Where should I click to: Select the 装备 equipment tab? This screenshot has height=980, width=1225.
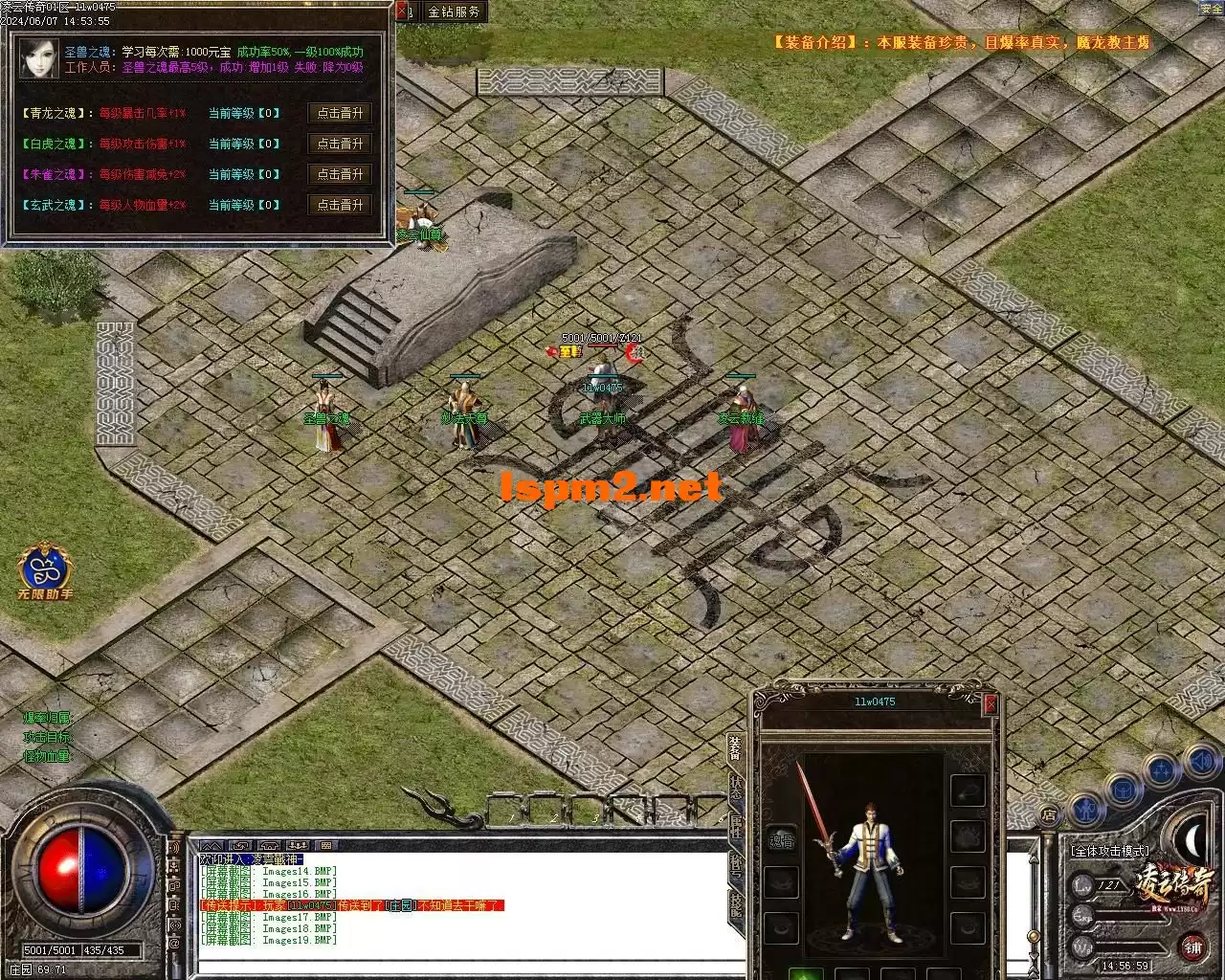735,747
